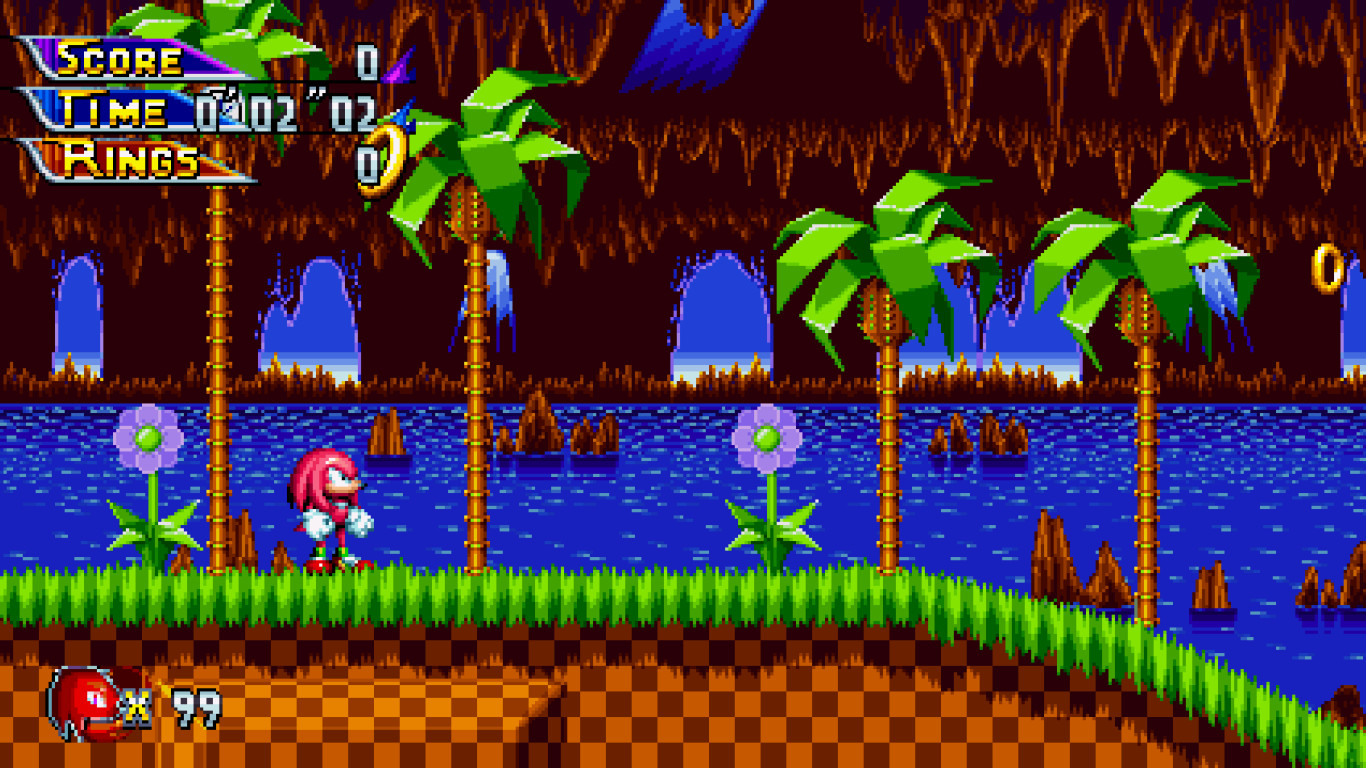Select the purple spike decoration beside the score

398,70
